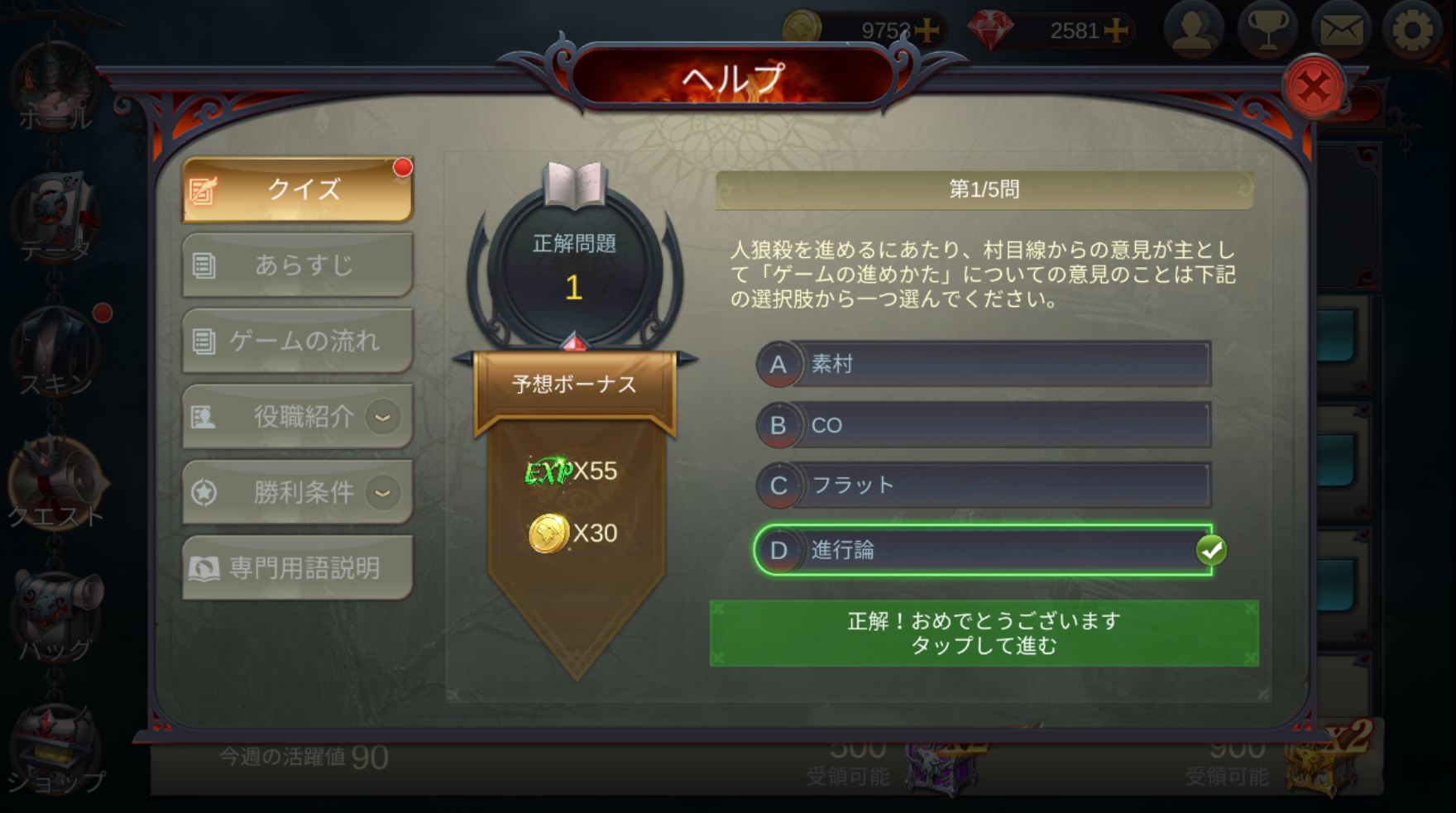Open the player profile icon
The width and height of the screenshot is (1456, 813).
pos(1194,31)
